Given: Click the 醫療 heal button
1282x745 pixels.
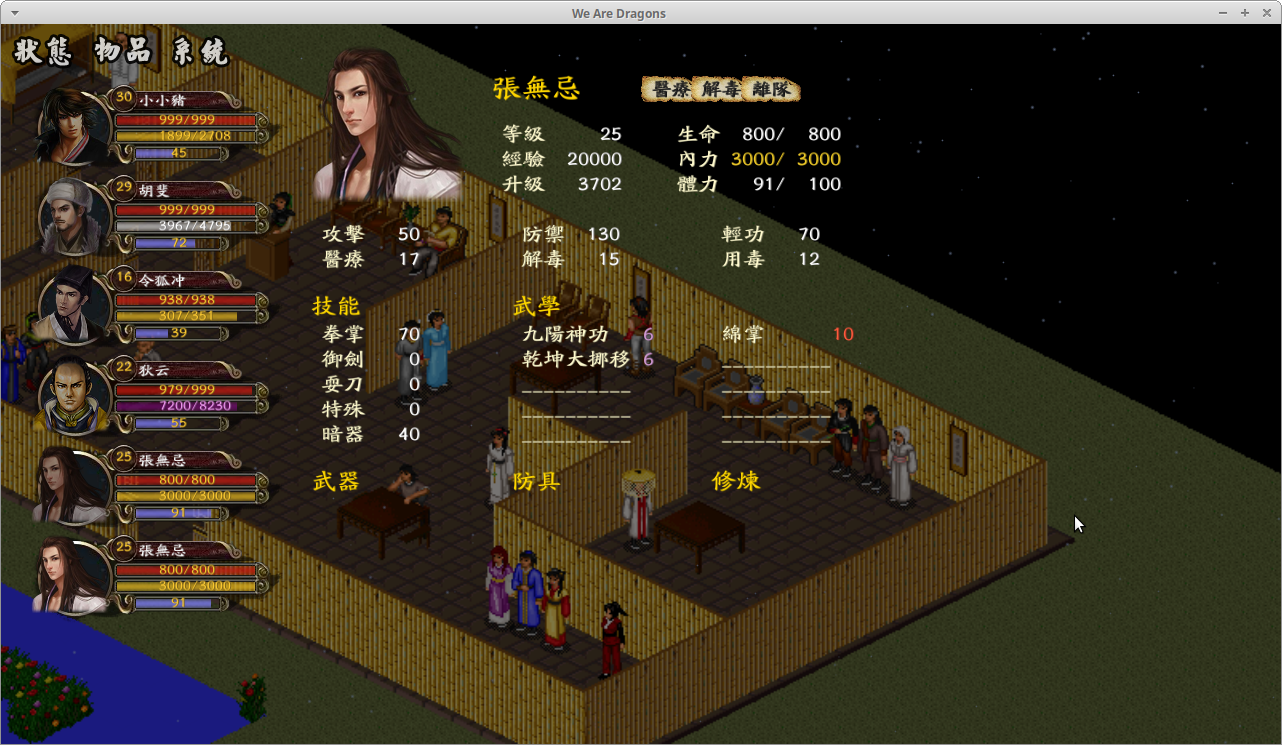Looking at the screenshot, I should 669,90.
